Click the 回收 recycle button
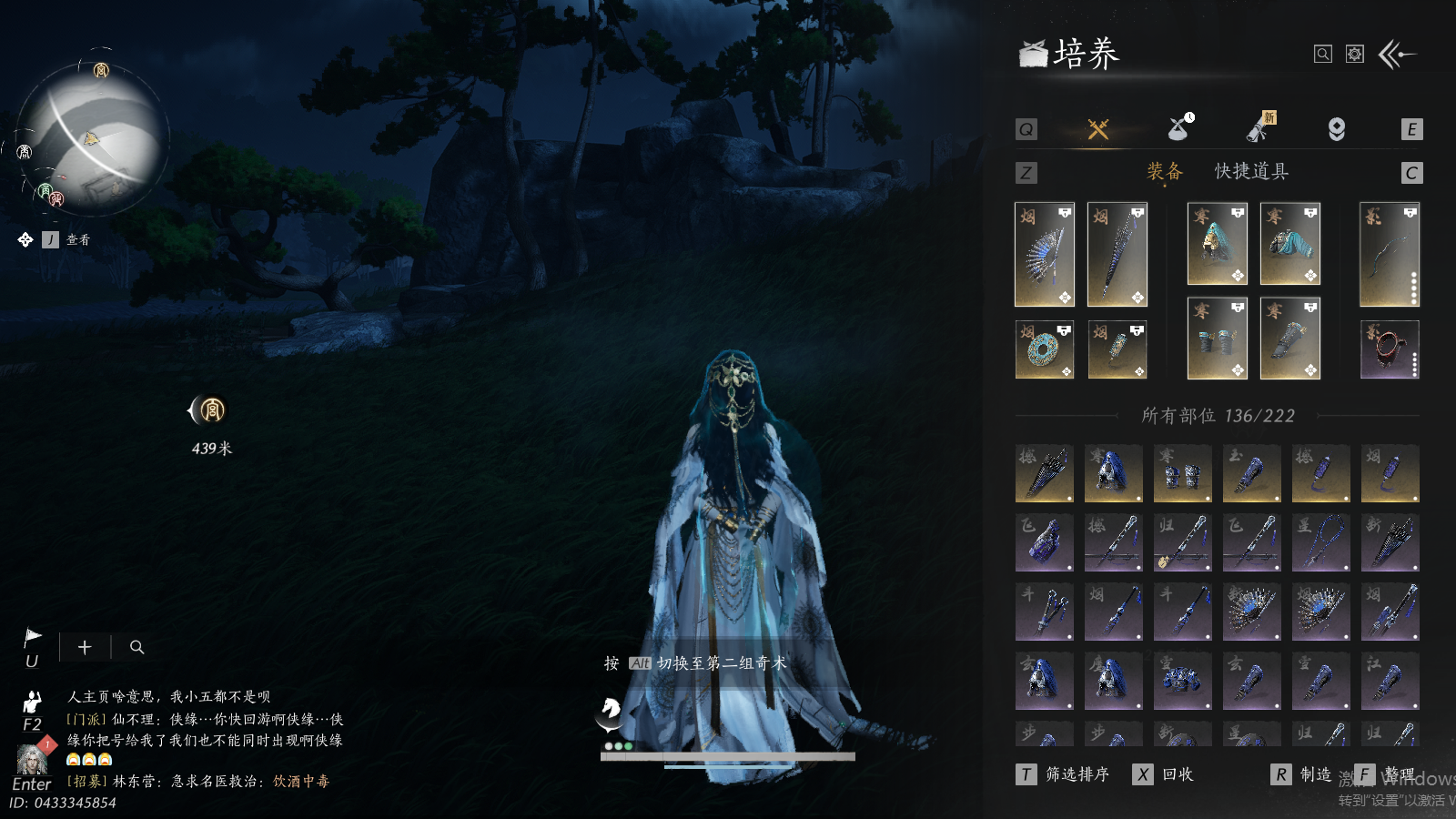Viewport: 1456px width, 819px height. coord(1165,774)
